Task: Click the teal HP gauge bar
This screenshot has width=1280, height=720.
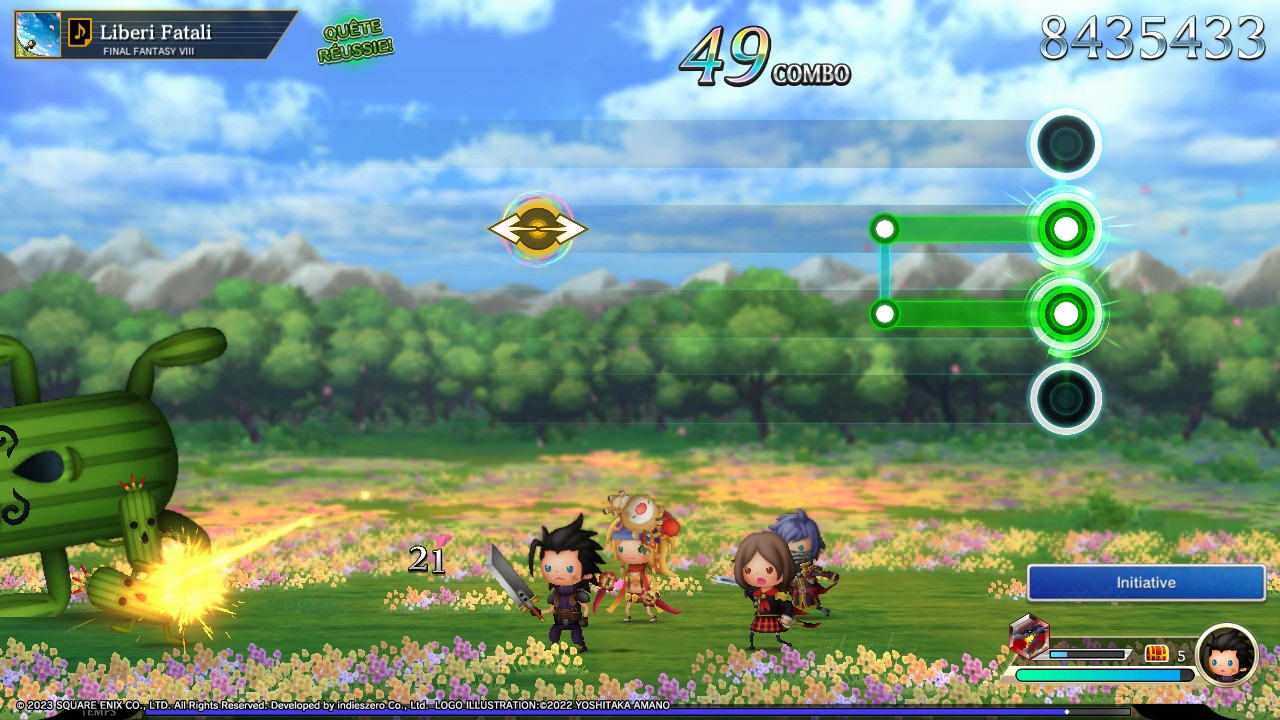Action: [x=1100, y=675]
